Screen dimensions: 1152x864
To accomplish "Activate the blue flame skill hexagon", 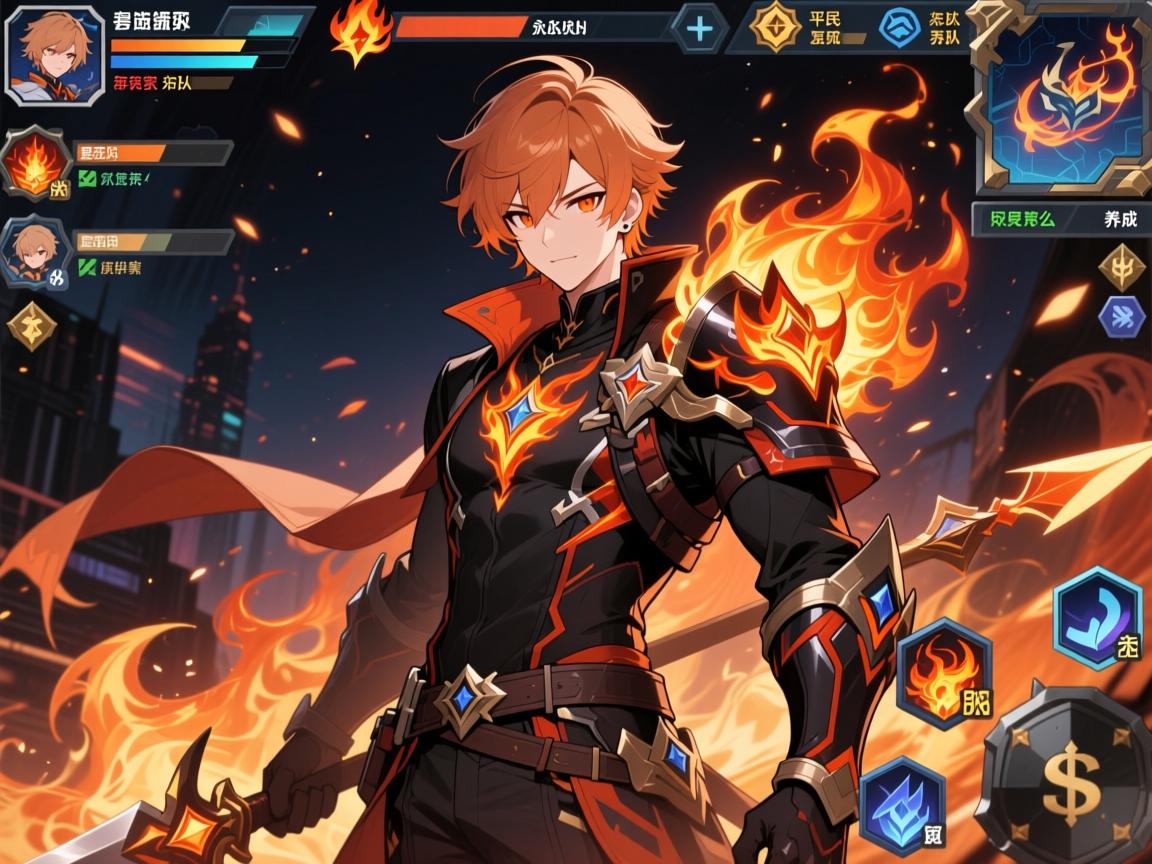I will pyautogui.click(x=902, y=804).
